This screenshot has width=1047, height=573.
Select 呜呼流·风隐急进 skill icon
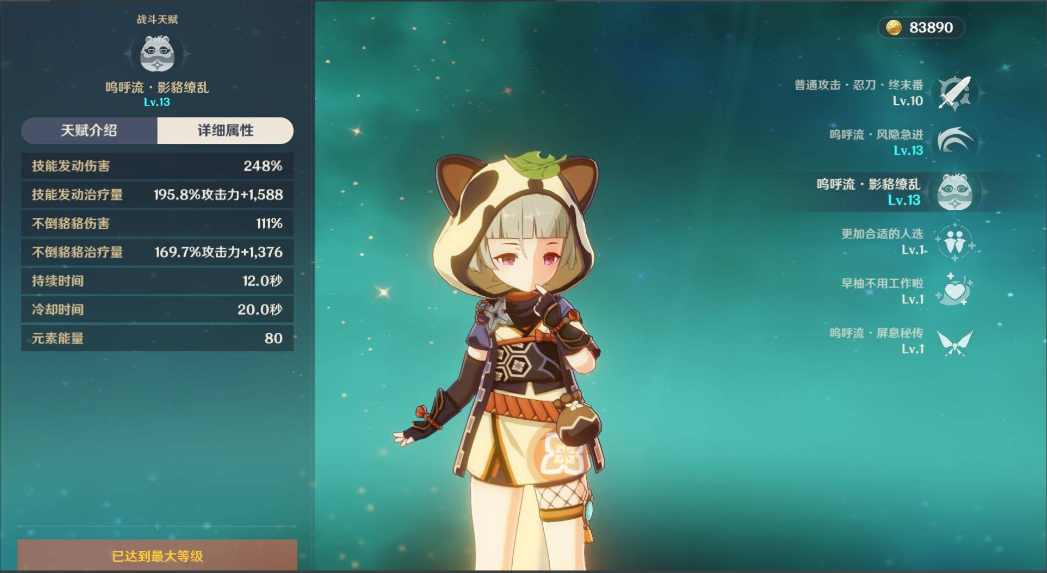pyautogui.click(x=954, y=142)
